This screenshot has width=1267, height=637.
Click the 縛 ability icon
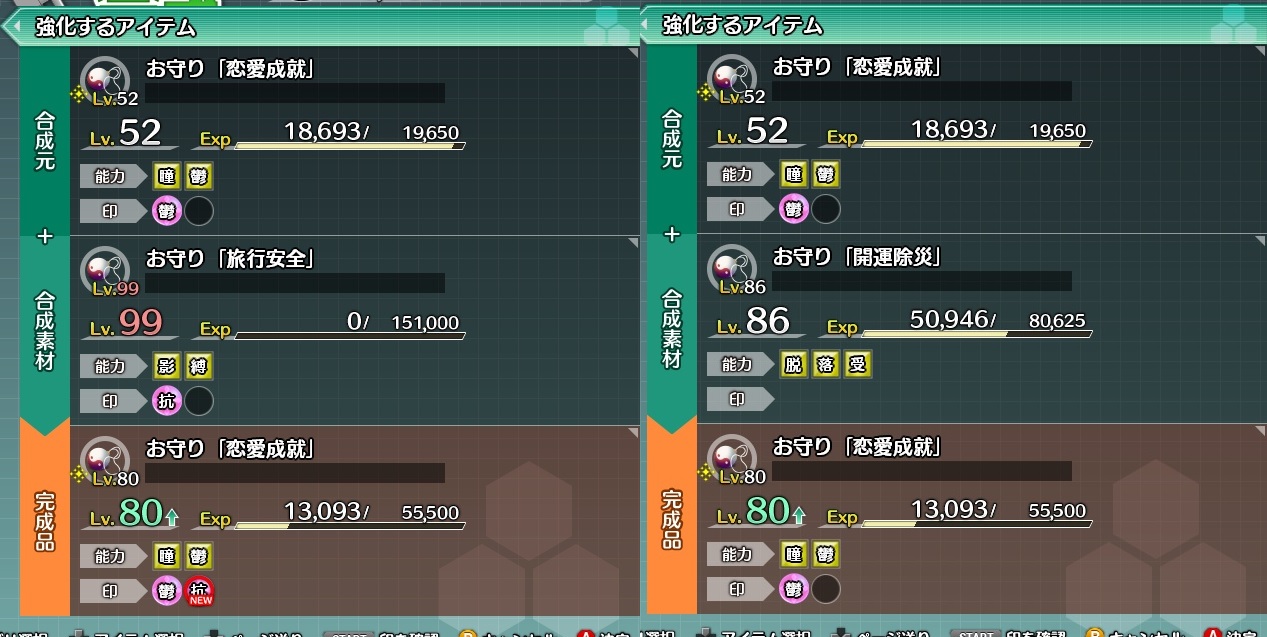[199, 366]
